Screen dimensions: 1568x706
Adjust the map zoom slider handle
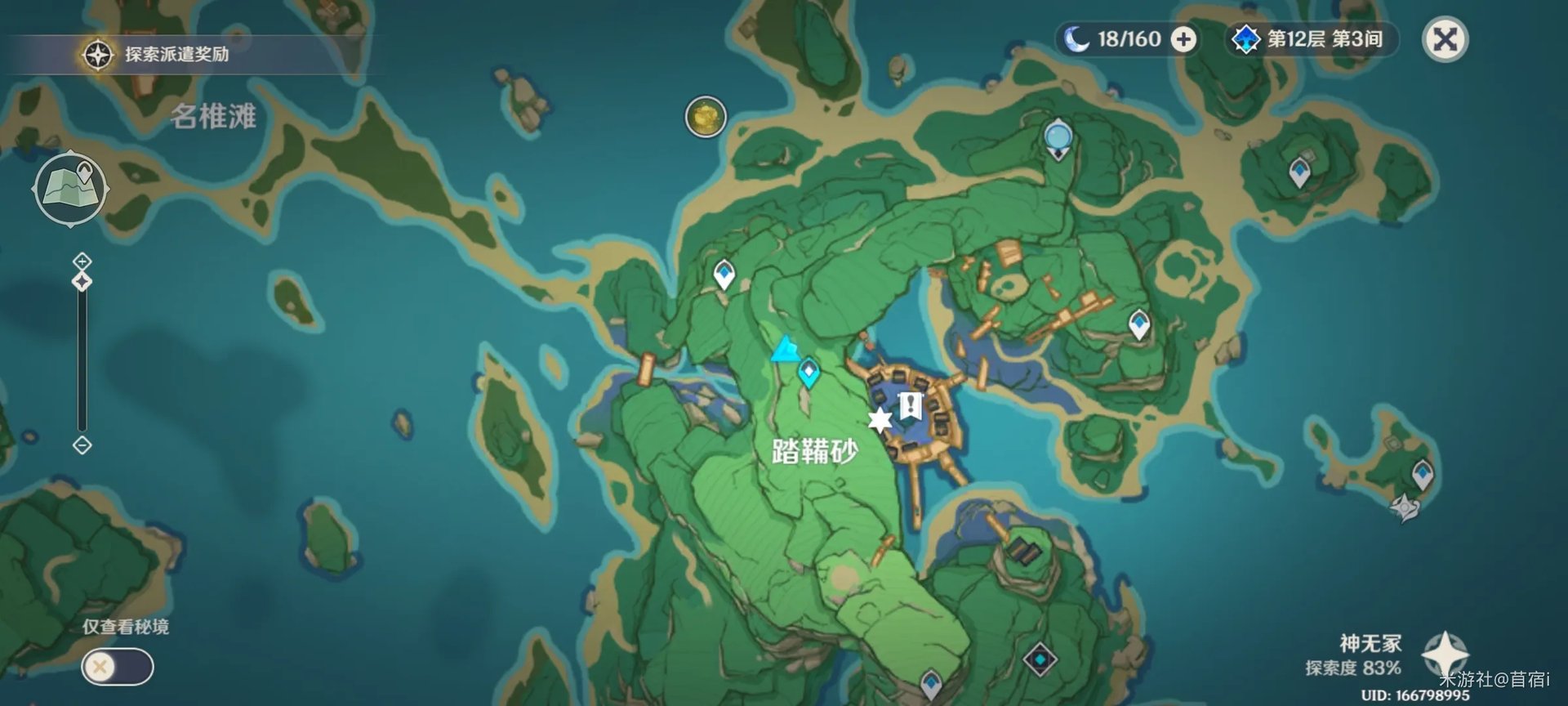click(x=82, y=282)
